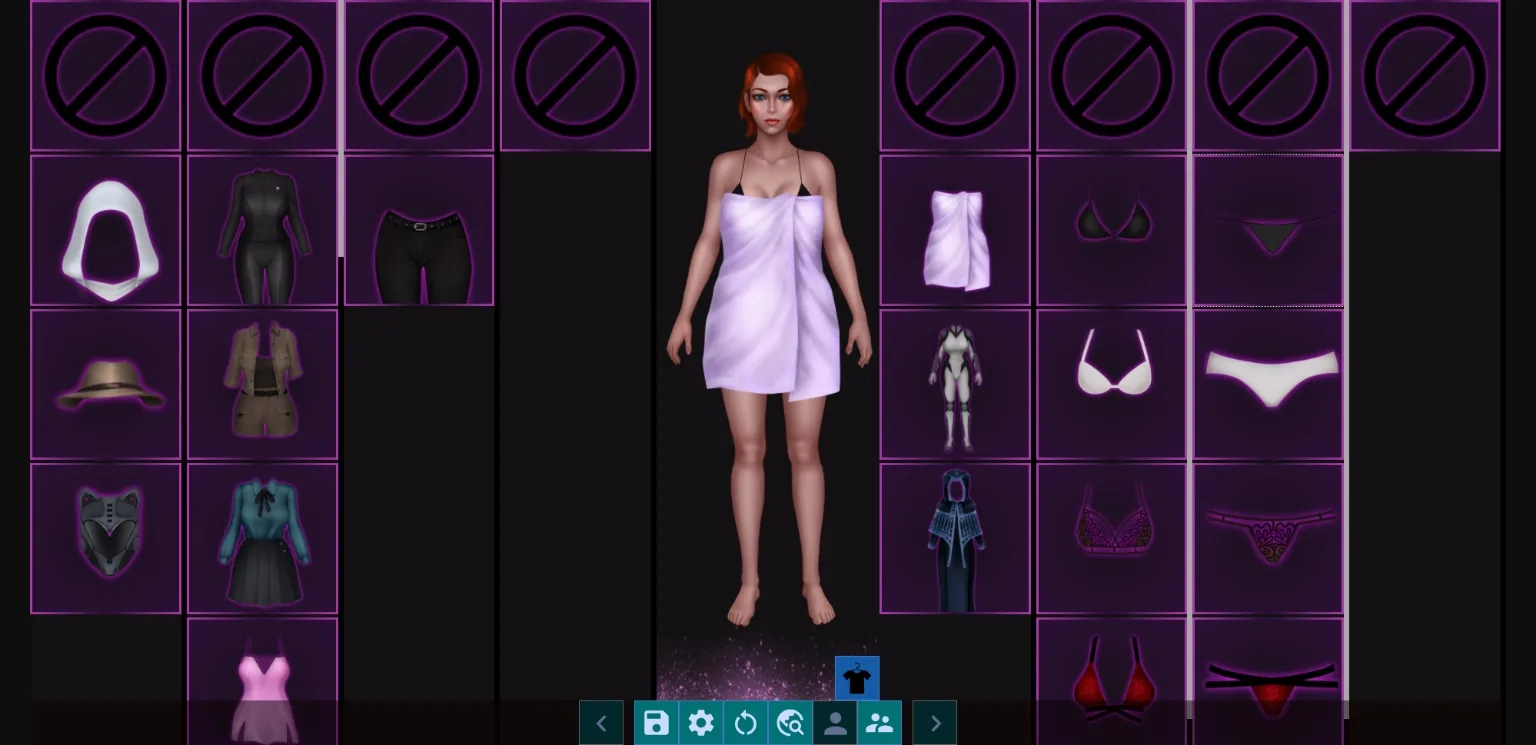Open the settings gear
The image size is (1536, 745).
701,722
